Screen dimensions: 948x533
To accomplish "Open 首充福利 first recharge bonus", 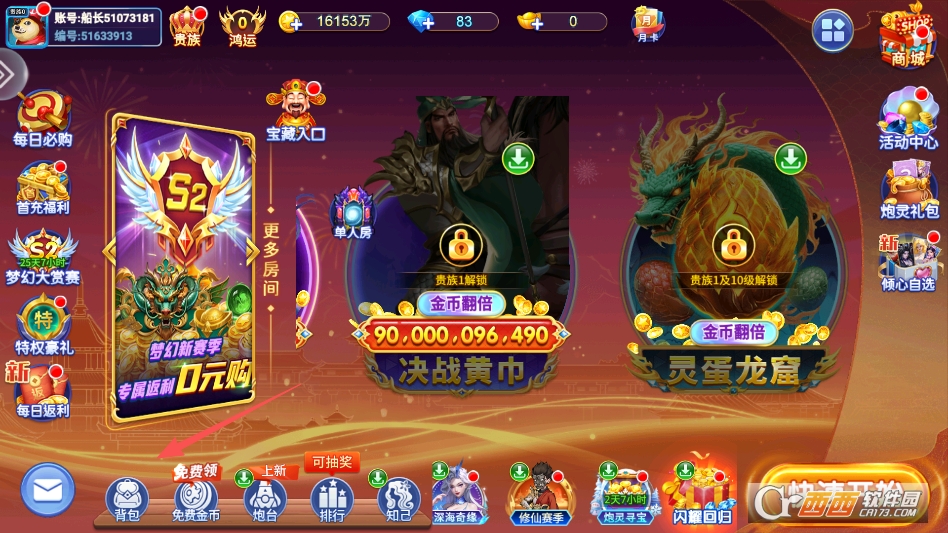I will pyautogui.click(x=42, y=187).
